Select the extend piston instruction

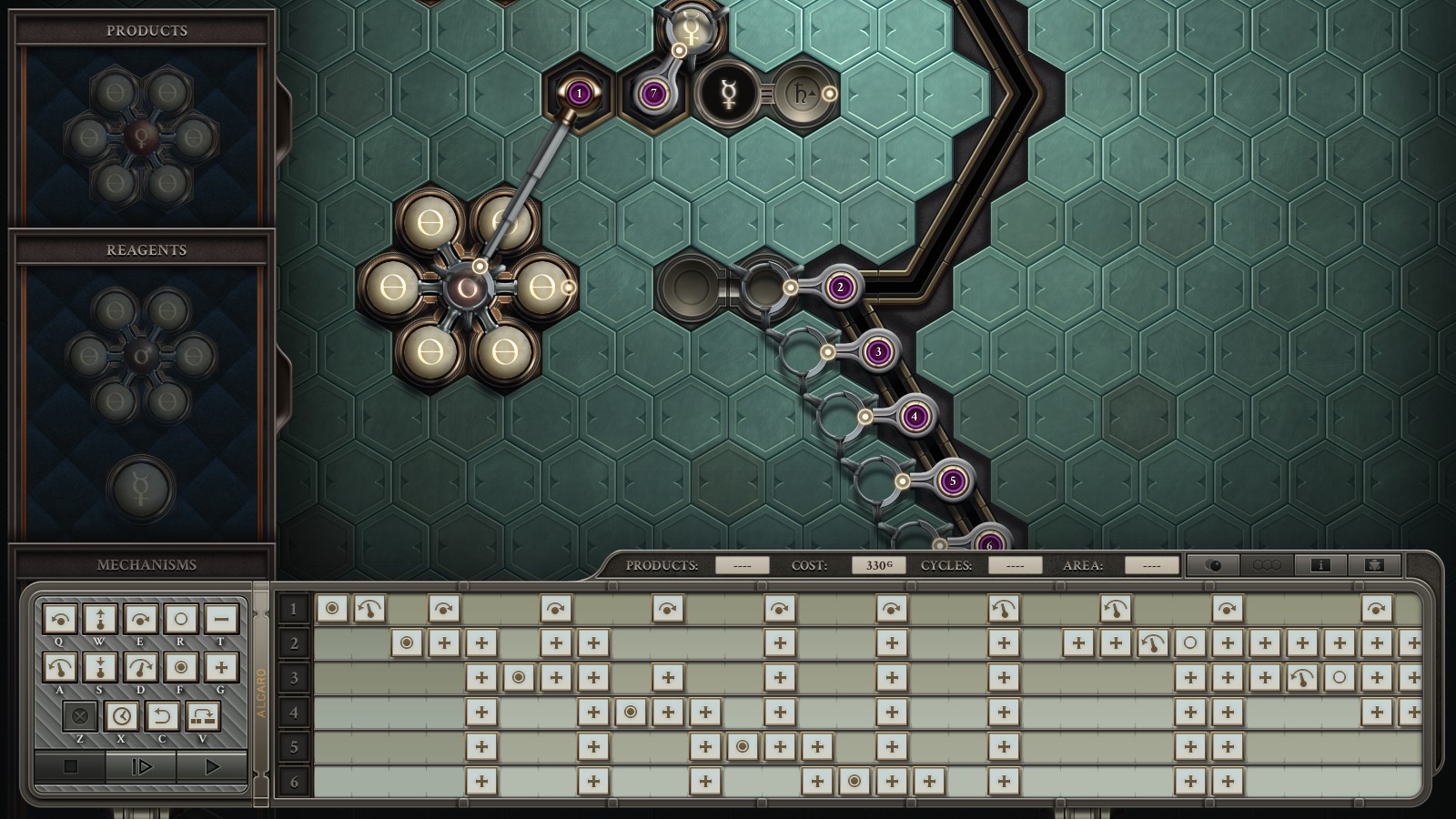click(x=100, y=620)
